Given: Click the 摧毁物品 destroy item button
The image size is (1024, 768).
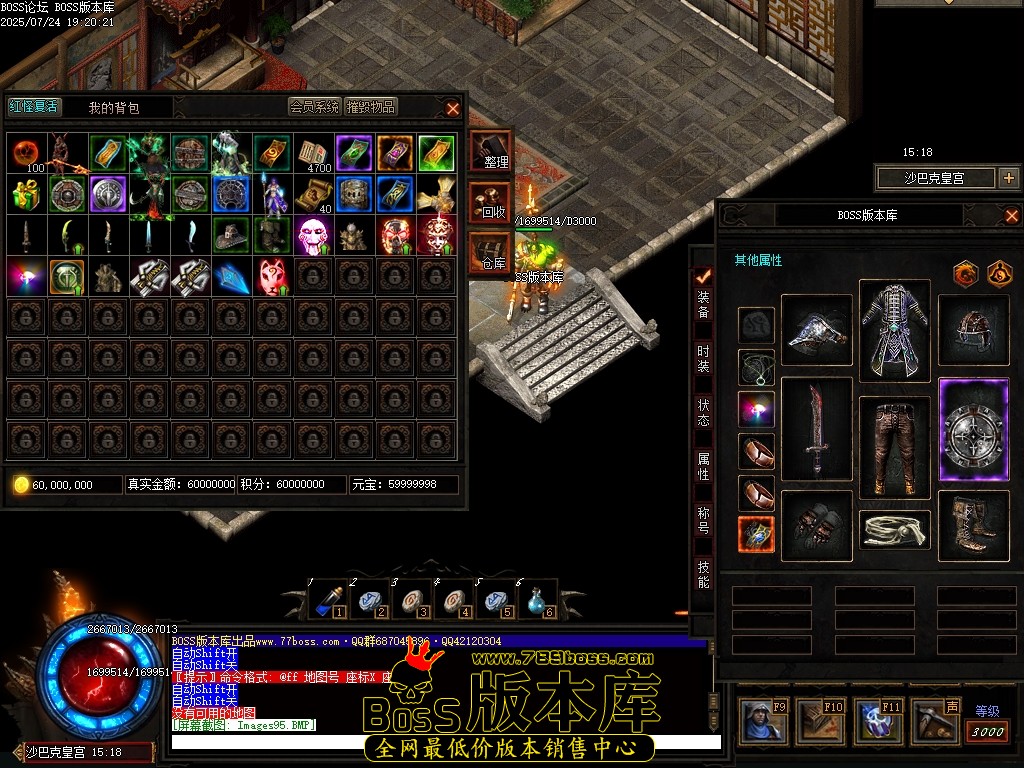Looking at the screenshot, I should tap(371, 107).
